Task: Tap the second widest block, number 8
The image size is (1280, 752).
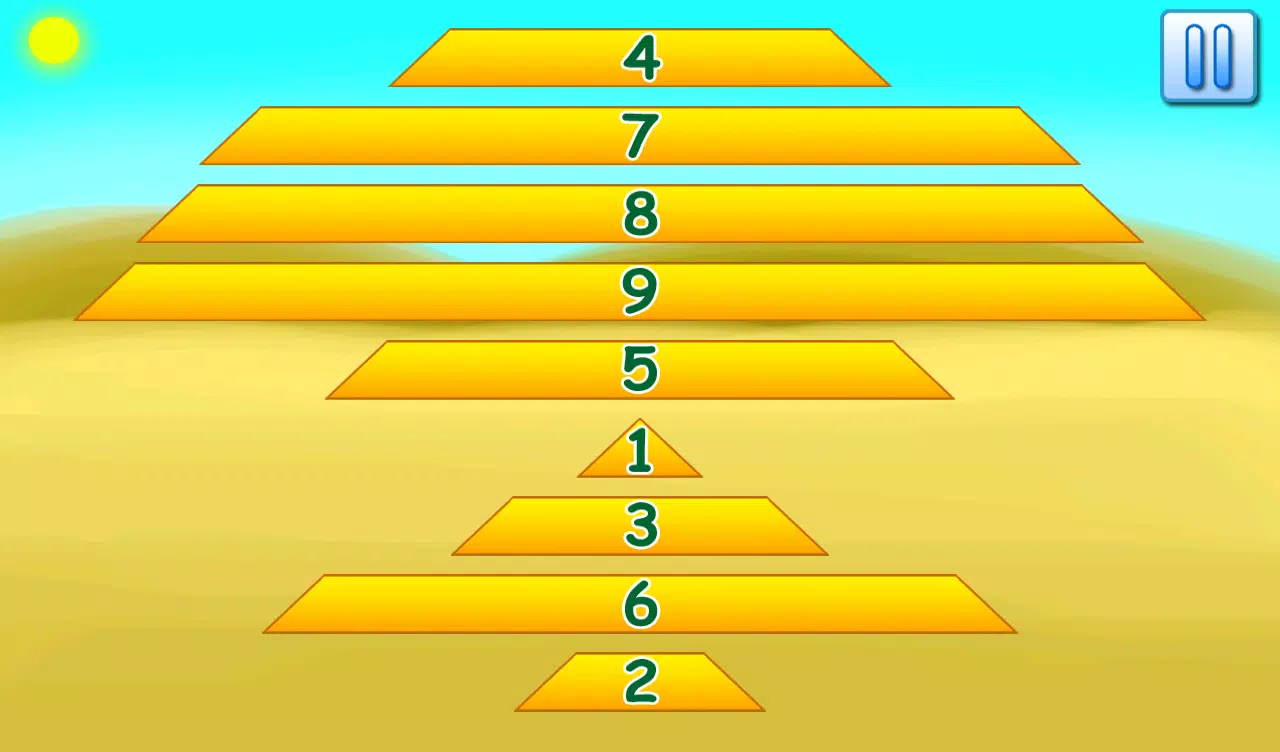Action: pyautogui.click(x=640, y=213)
